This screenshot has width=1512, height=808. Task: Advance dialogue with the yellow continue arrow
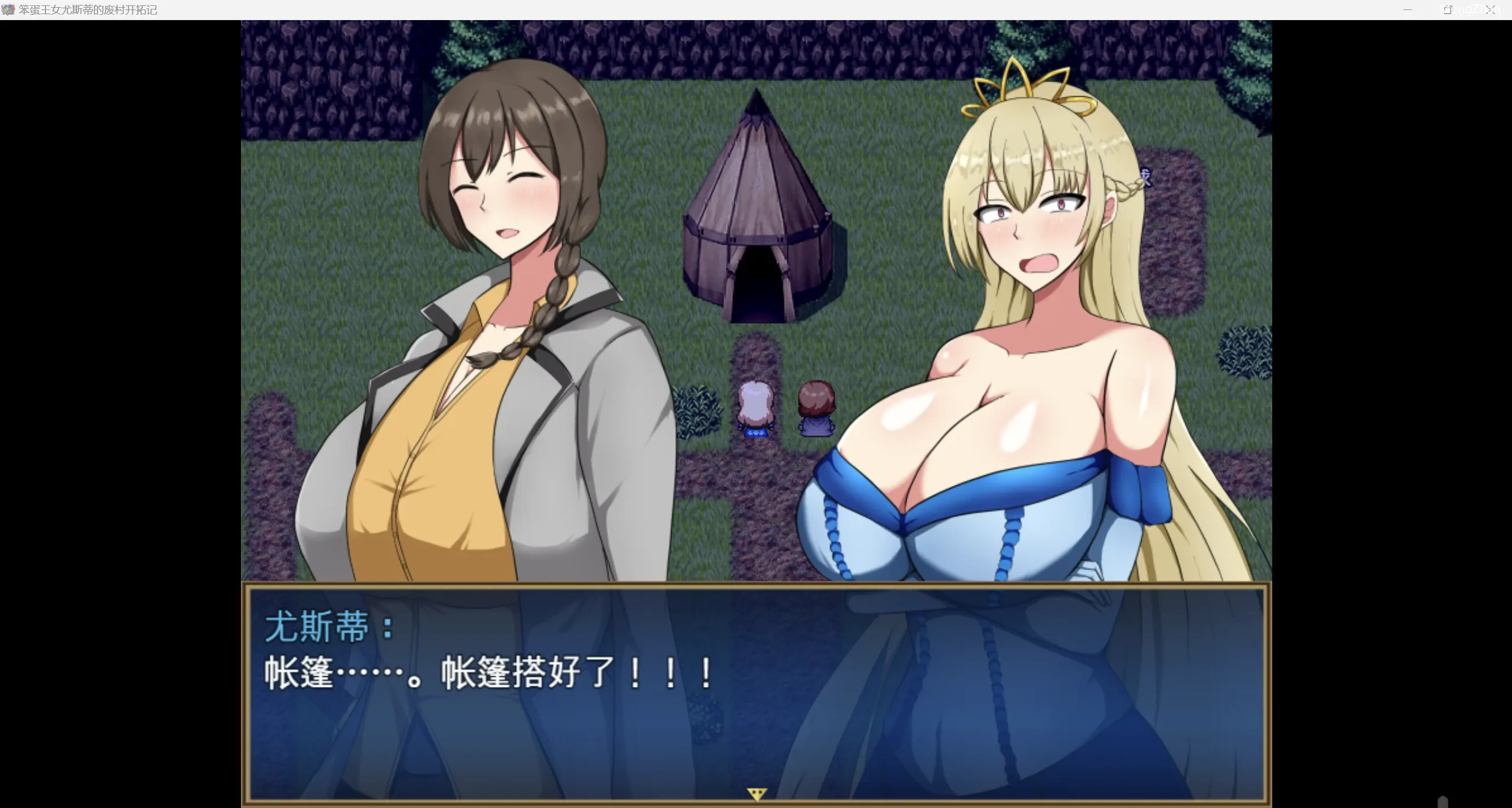(757, 794)
